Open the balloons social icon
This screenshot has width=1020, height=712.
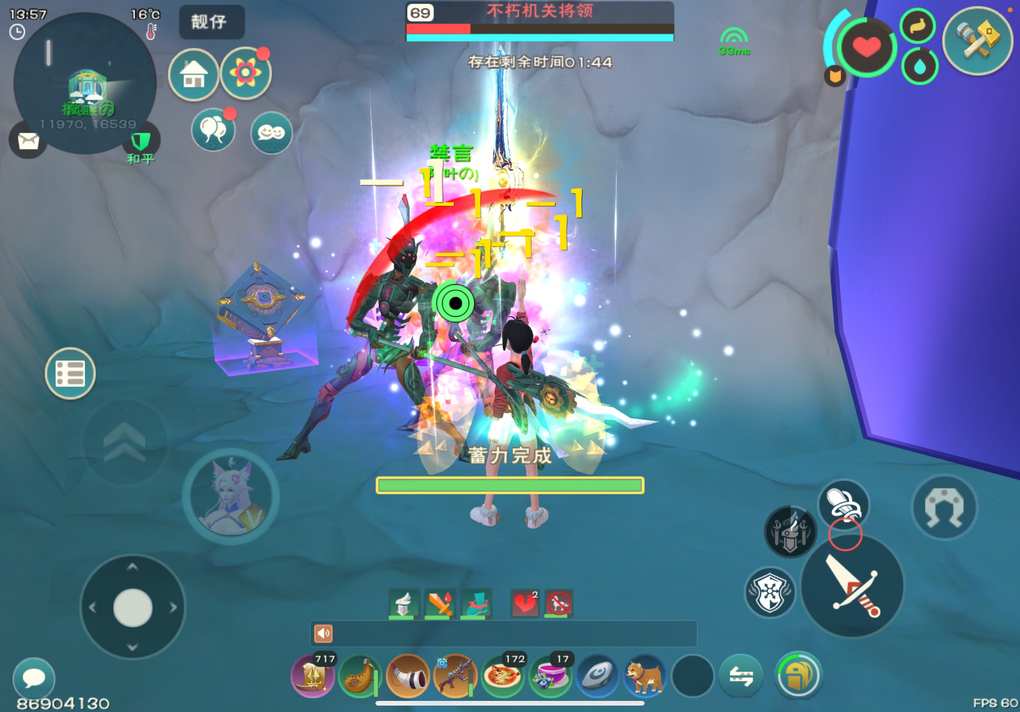[213, 130]
